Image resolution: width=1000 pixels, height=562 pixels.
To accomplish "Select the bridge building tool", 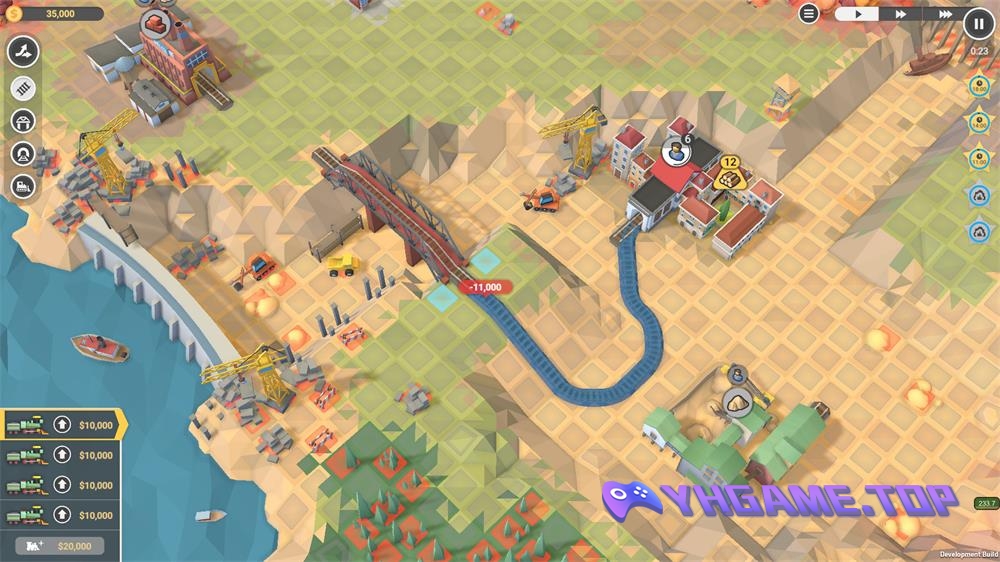I will click(x=23, y=121).
